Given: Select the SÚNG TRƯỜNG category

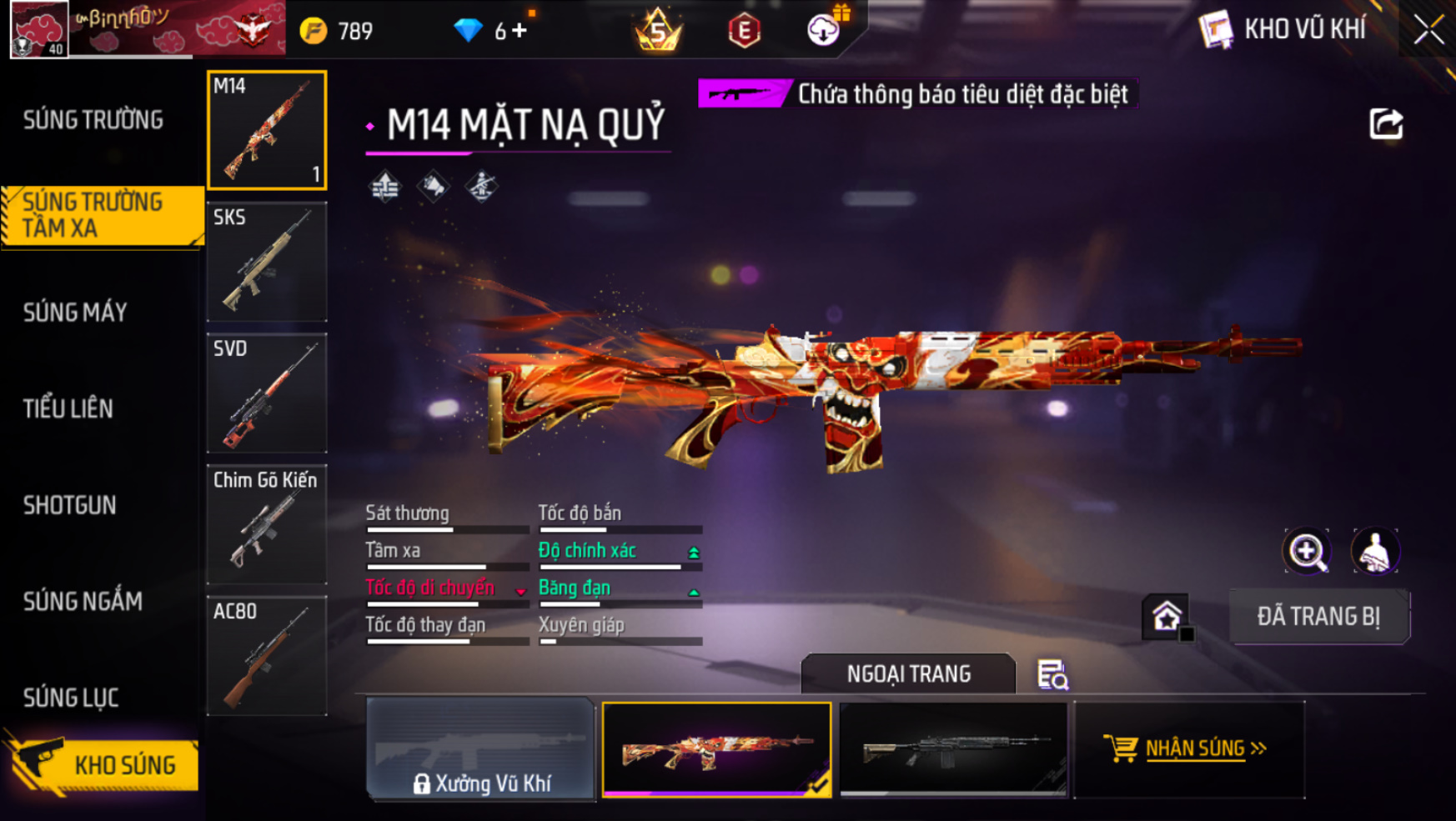Looking at the screenshot, I should pos(93,120).
